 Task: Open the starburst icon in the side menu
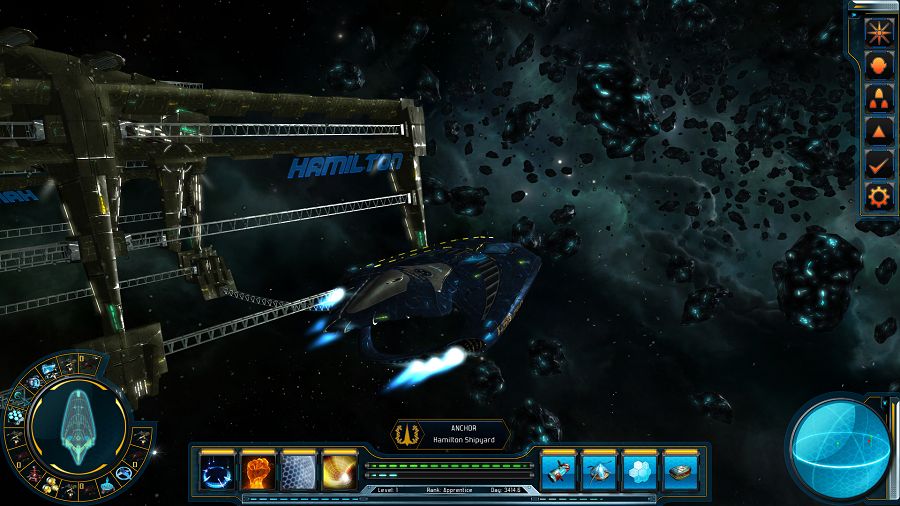[x=878, y=30]
